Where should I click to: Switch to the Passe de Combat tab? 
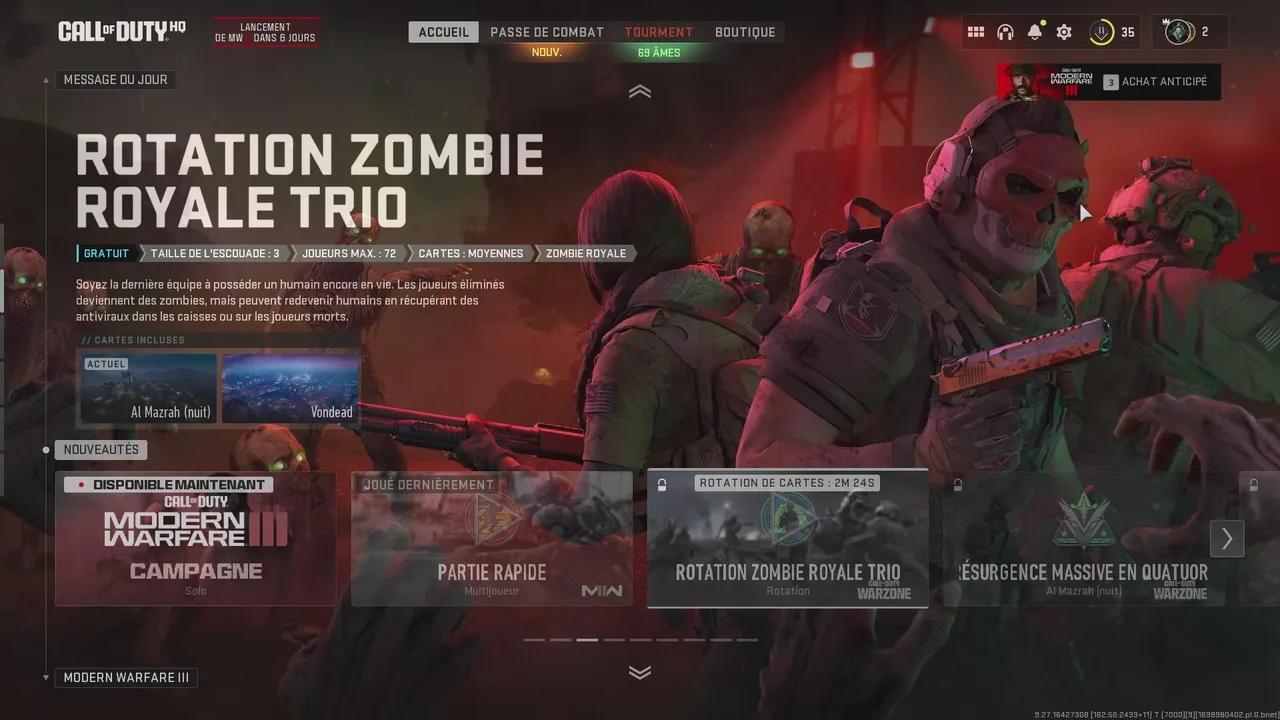tap(546, 31)
